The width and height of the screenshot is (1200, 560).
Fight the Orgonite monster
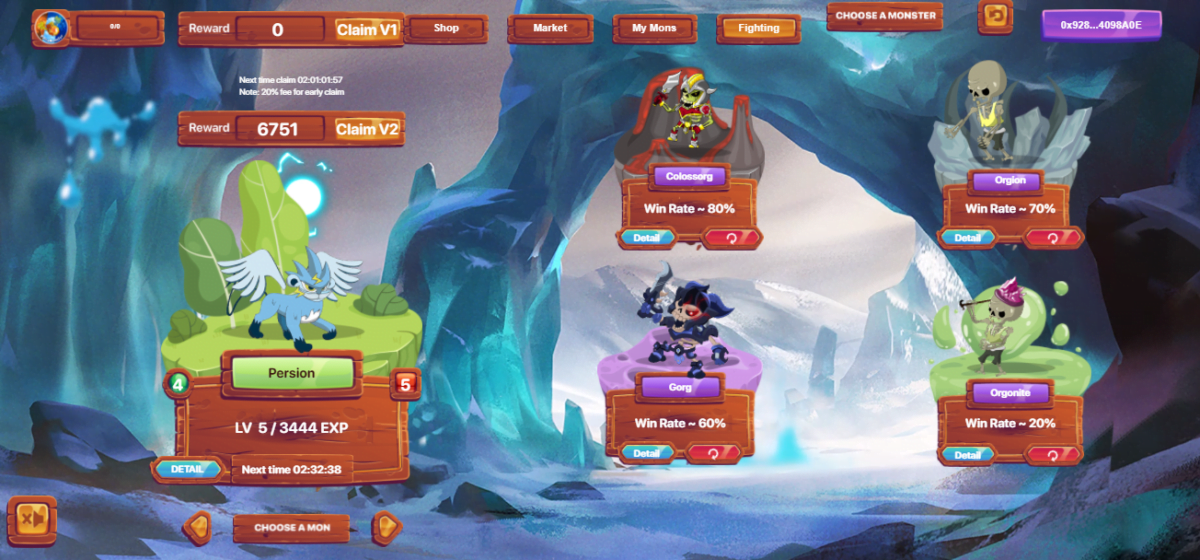pos(1051,455)
